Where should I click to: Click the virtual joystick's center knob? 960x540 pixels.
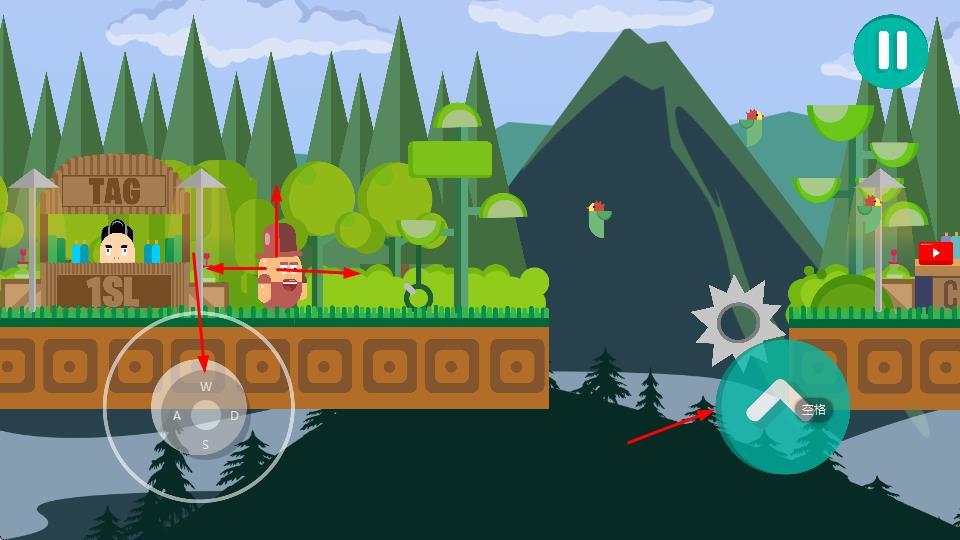[x=205, y=414]
